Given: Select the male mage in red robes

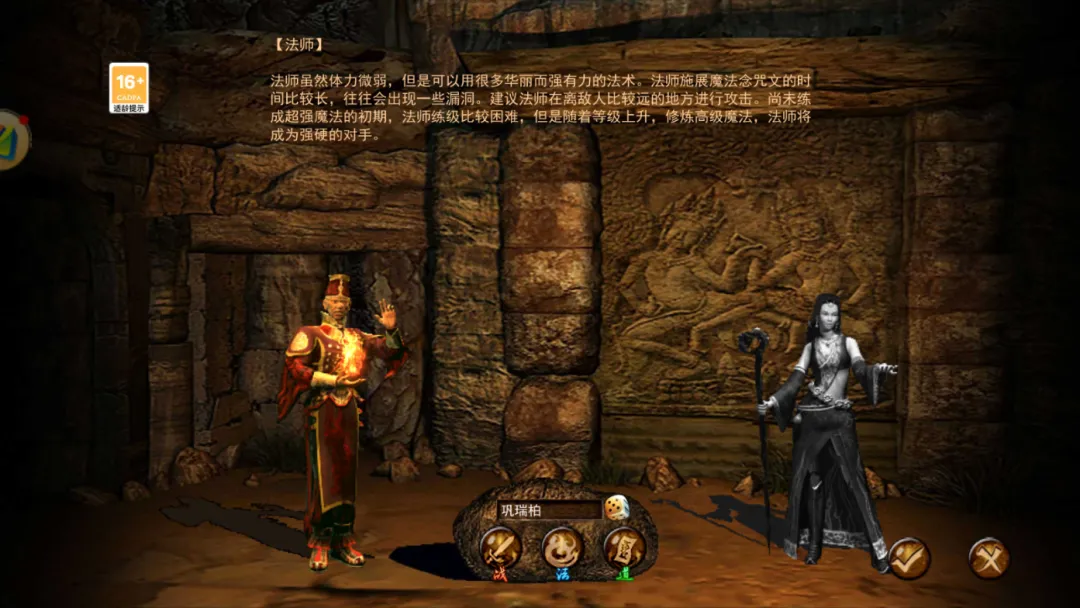Looking at the screenshot, I should 335,420.
